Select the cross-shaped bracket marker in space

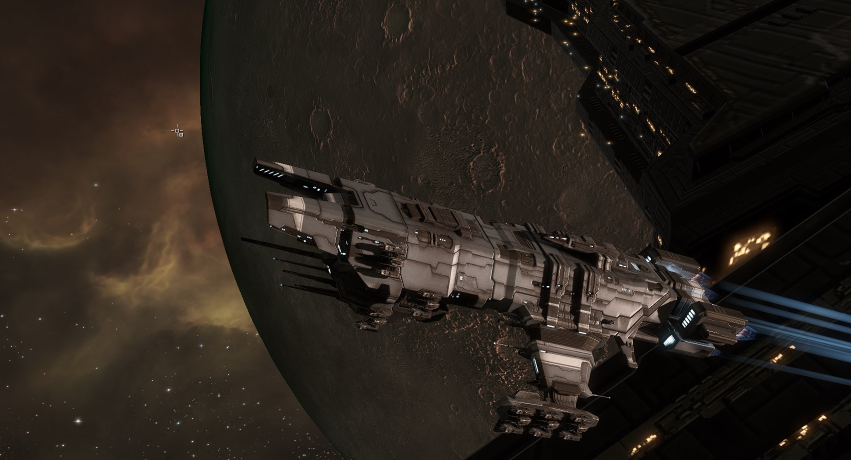(177, 131)
